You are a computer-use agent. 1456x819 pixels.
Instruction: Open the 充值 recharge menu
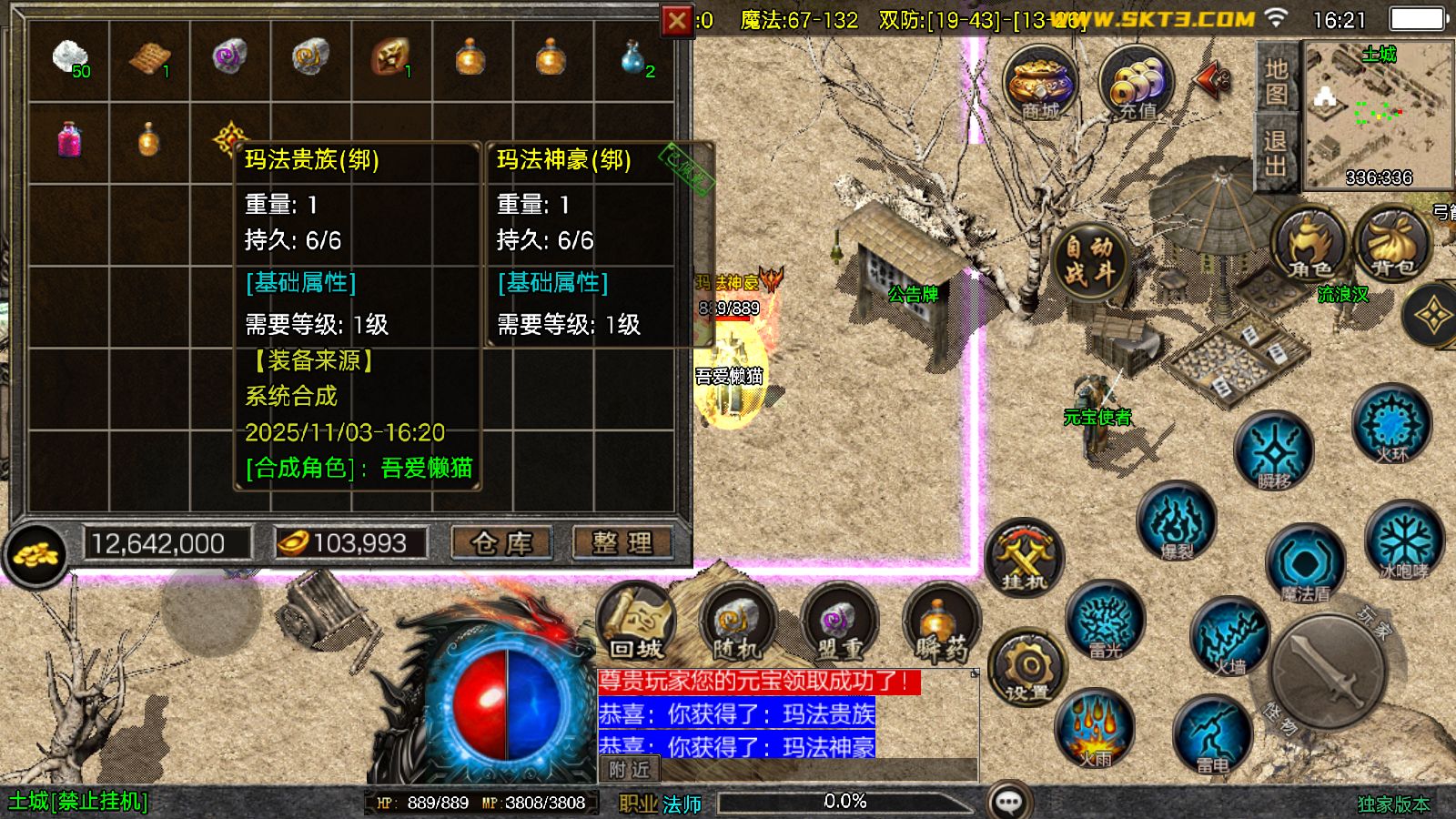click(1136, 84)
